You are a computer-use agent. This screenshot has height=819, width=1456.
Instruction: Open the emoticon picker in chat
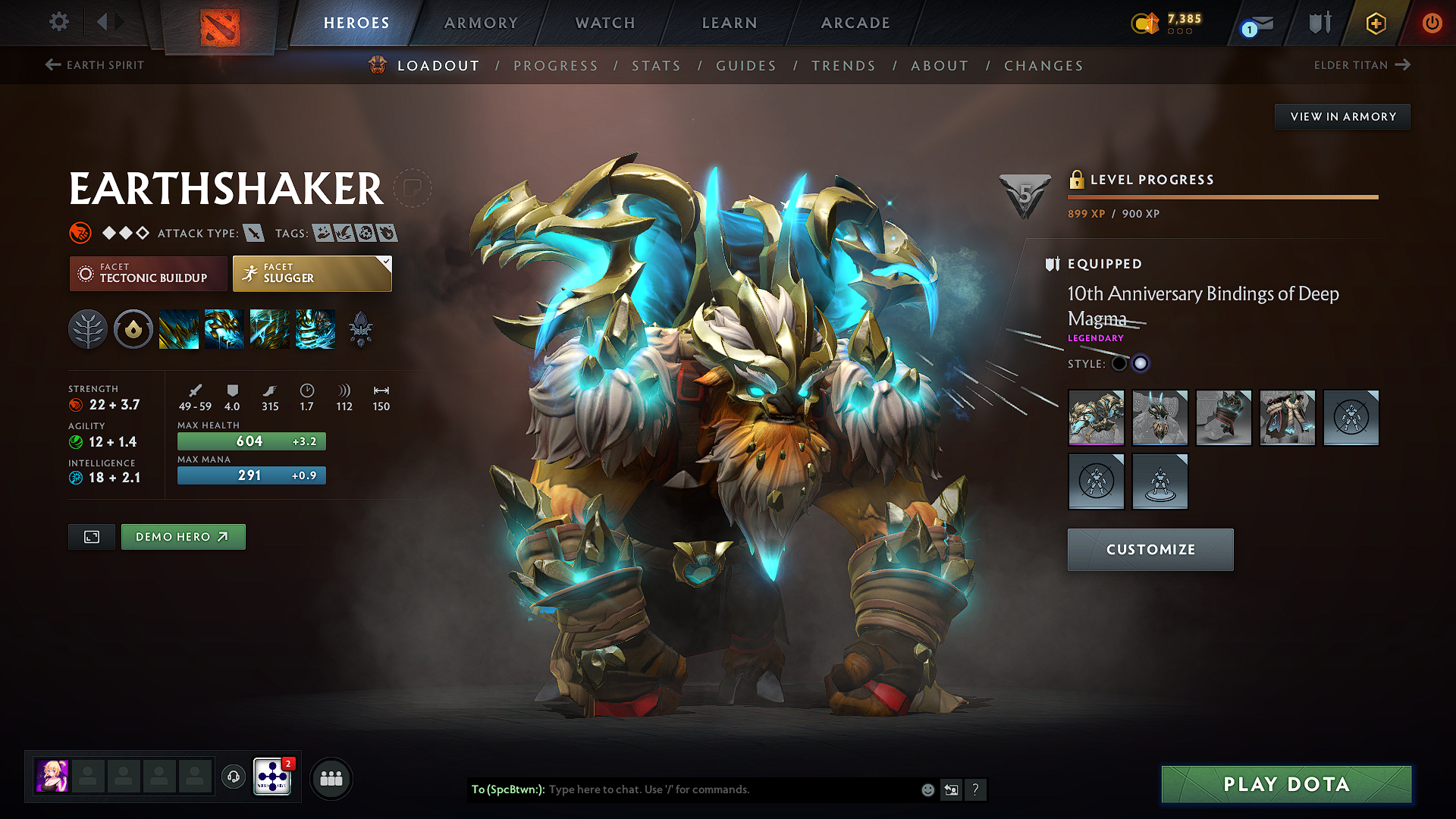927,789
